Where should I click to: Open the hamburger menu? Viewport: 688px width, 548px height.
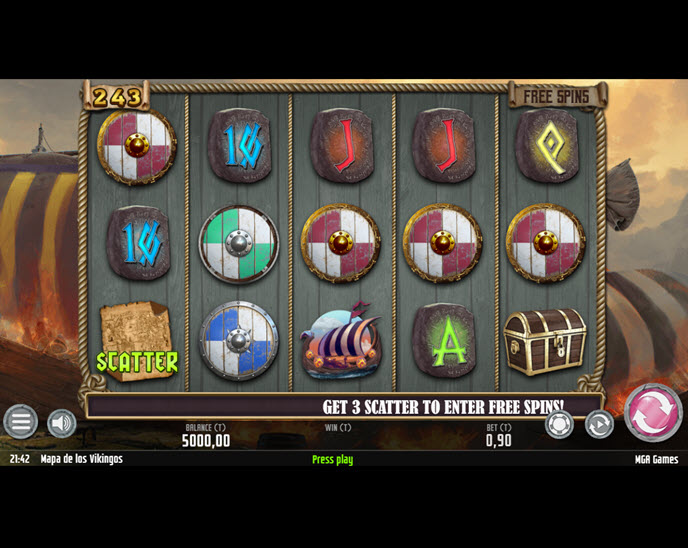tap(20, 422)
